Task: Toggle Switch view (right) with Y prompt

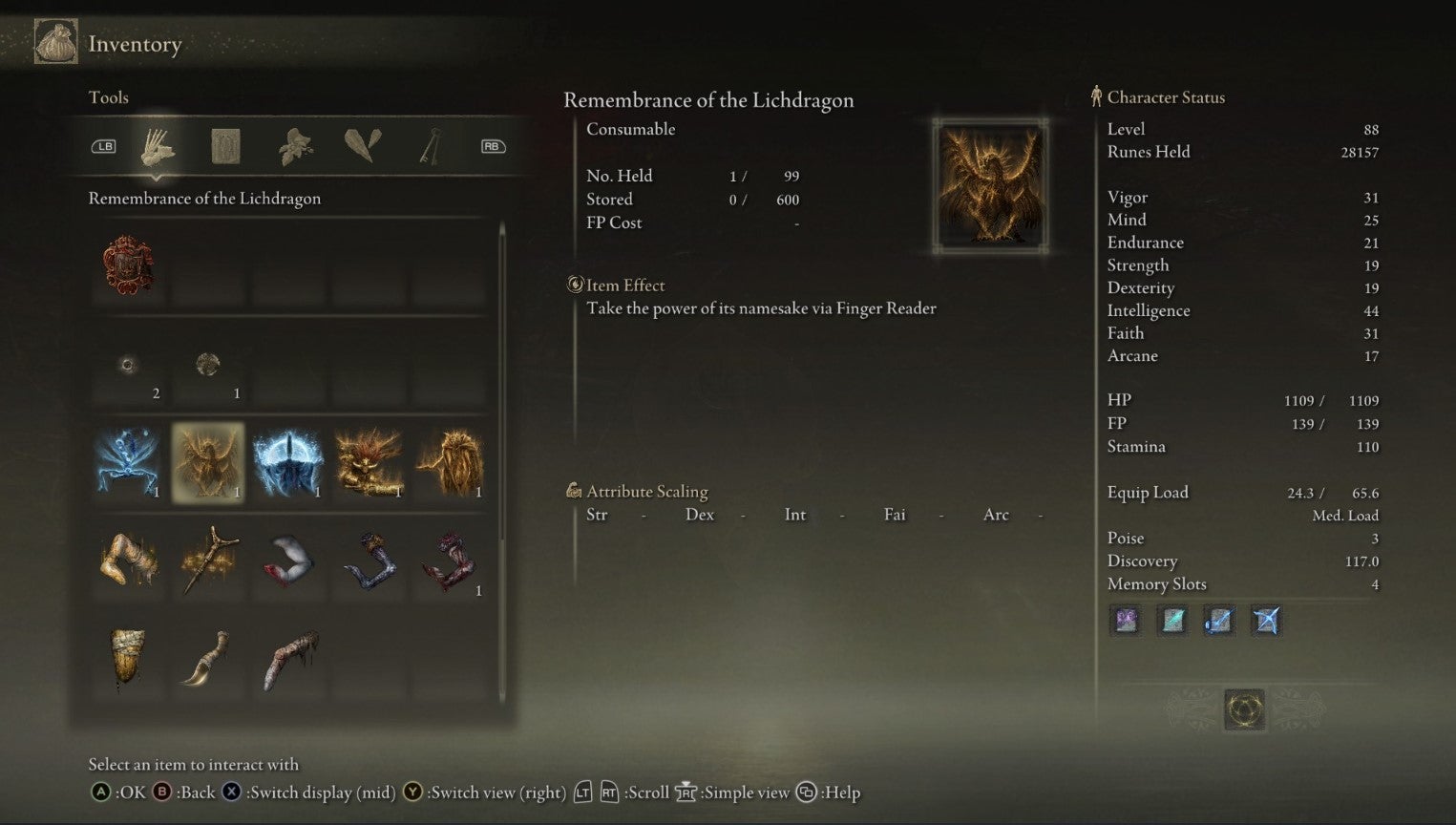Action: 411,793
